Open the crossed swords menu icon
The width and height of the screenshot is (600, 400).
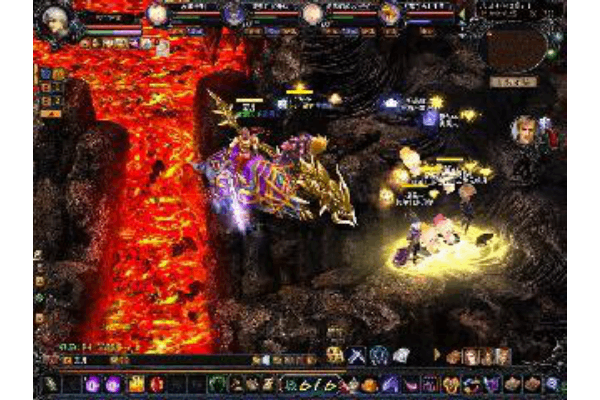(355, 355)
